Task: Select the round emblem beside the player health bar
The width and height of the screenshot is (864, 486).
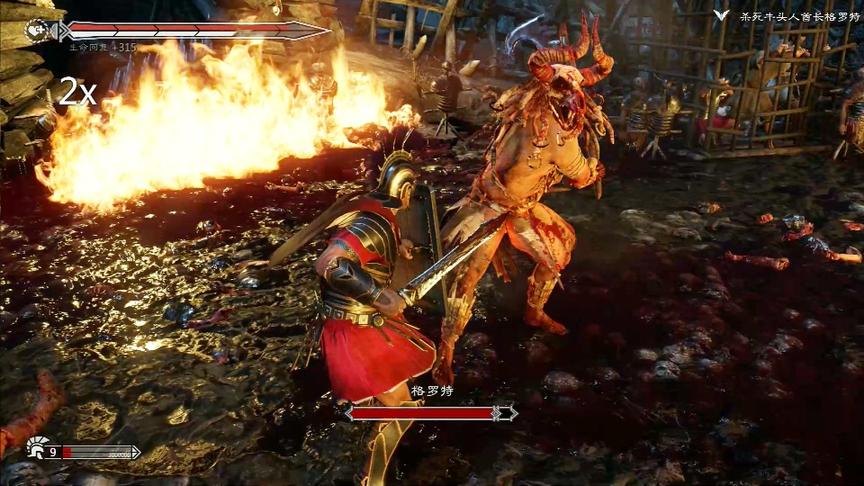Action: click(x=38, y=30)
